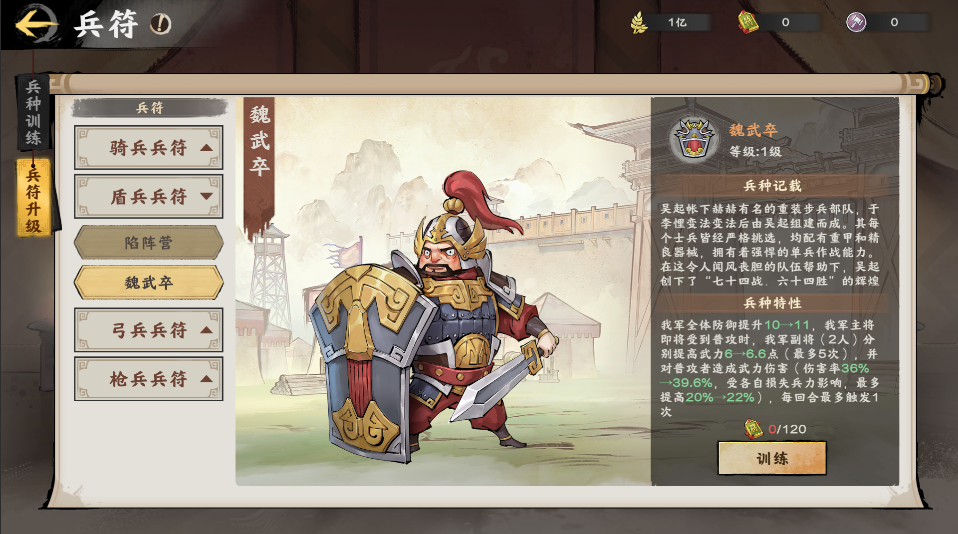Expand the 枪兵兵符 category
The image size is (958, 534).
pos(148,379)
